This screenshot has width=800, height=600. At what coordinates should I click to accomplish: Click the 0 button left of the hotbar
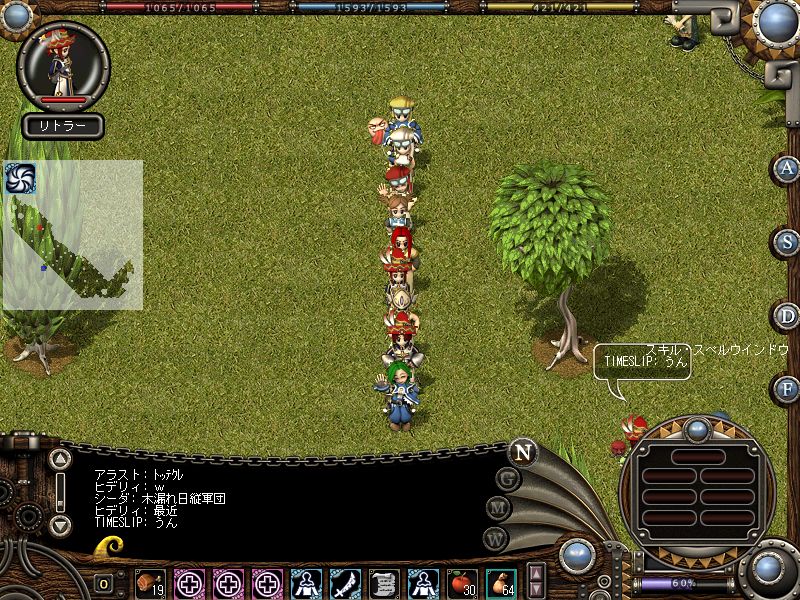pos(103,583)
